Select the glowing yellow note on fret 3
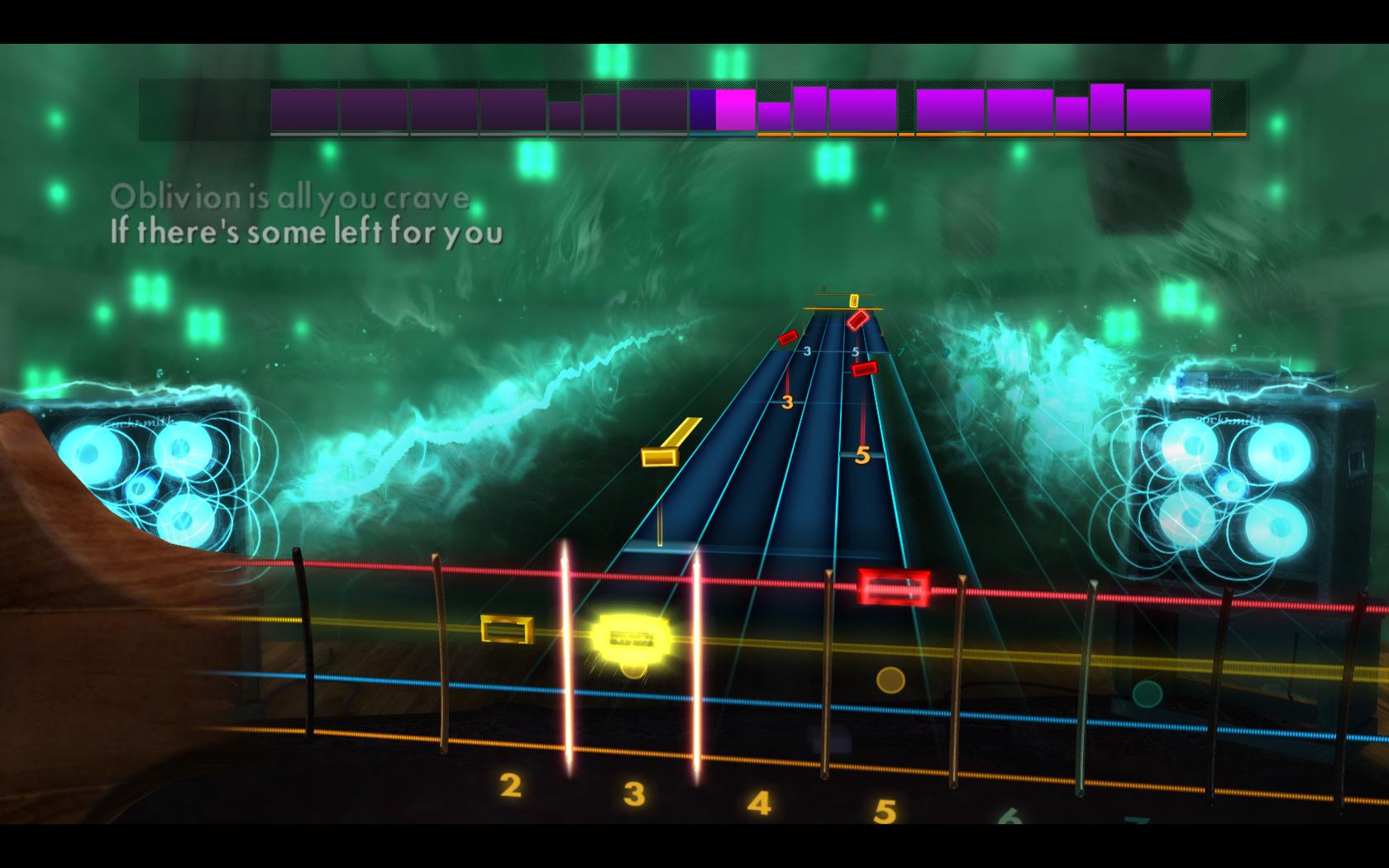This screenshot has width=1389, height=868. [631, 637]
